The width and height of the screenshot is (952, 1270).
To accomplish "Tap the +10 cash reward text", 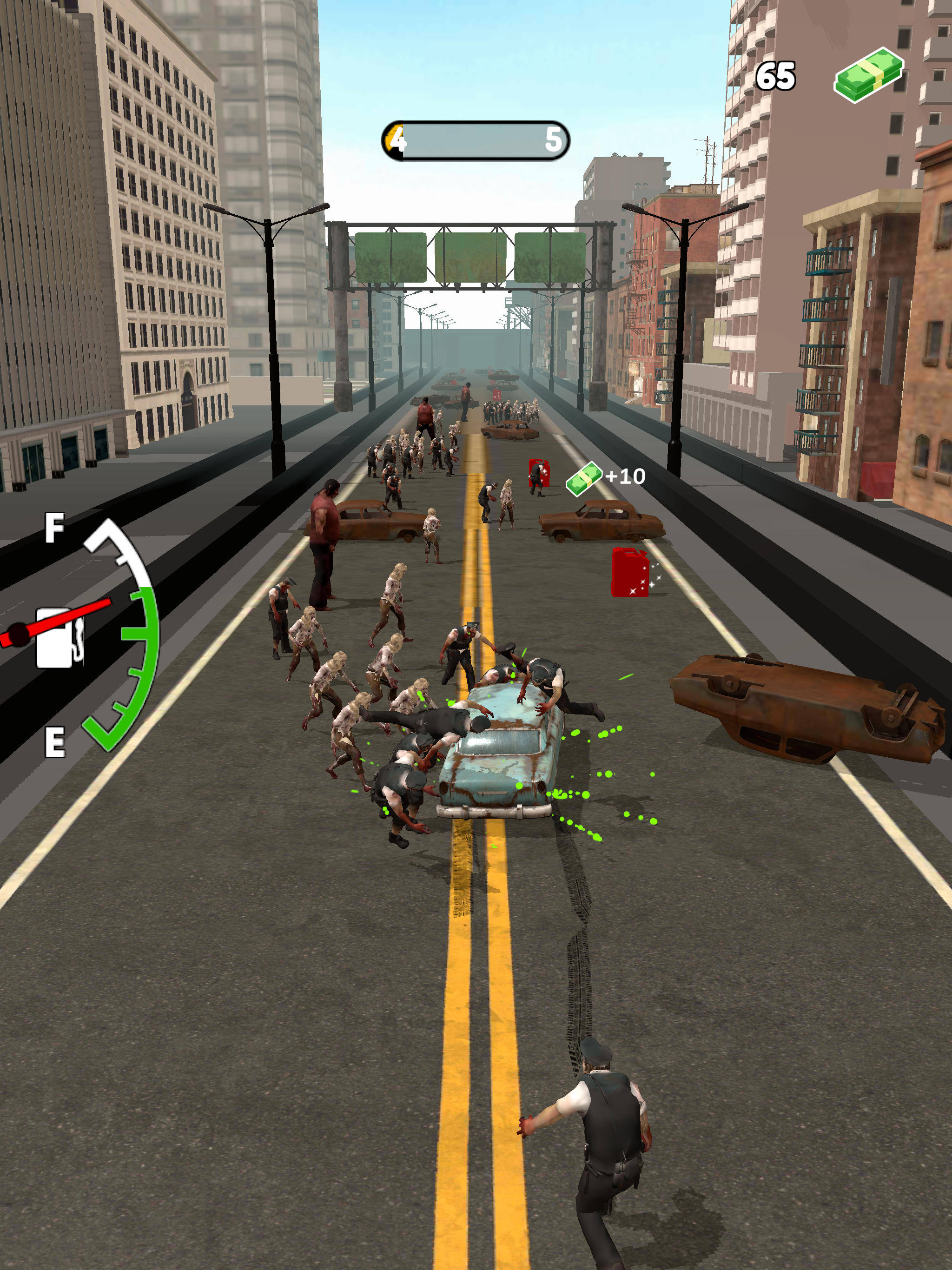I will [625, 476].
